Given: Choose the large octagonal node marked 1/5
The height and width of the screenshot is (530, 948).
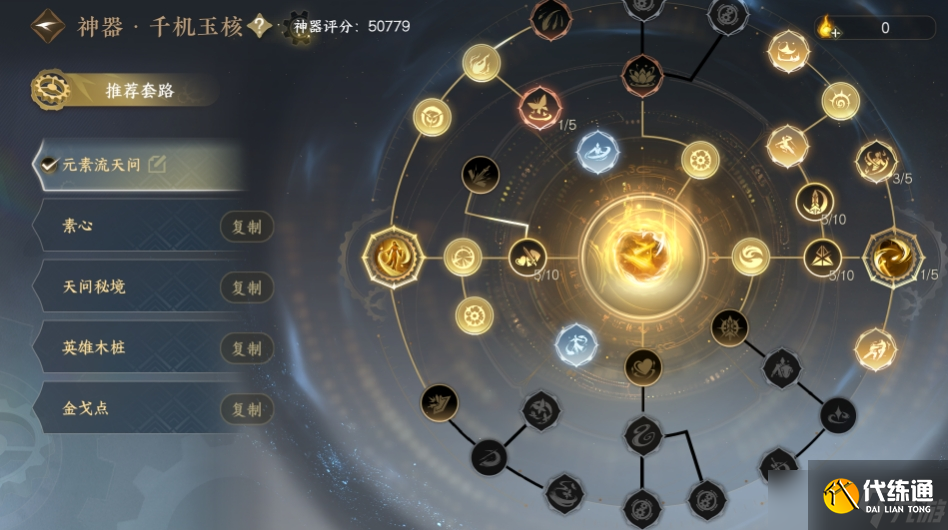Looking at the screenshot, I should (888, 256).
